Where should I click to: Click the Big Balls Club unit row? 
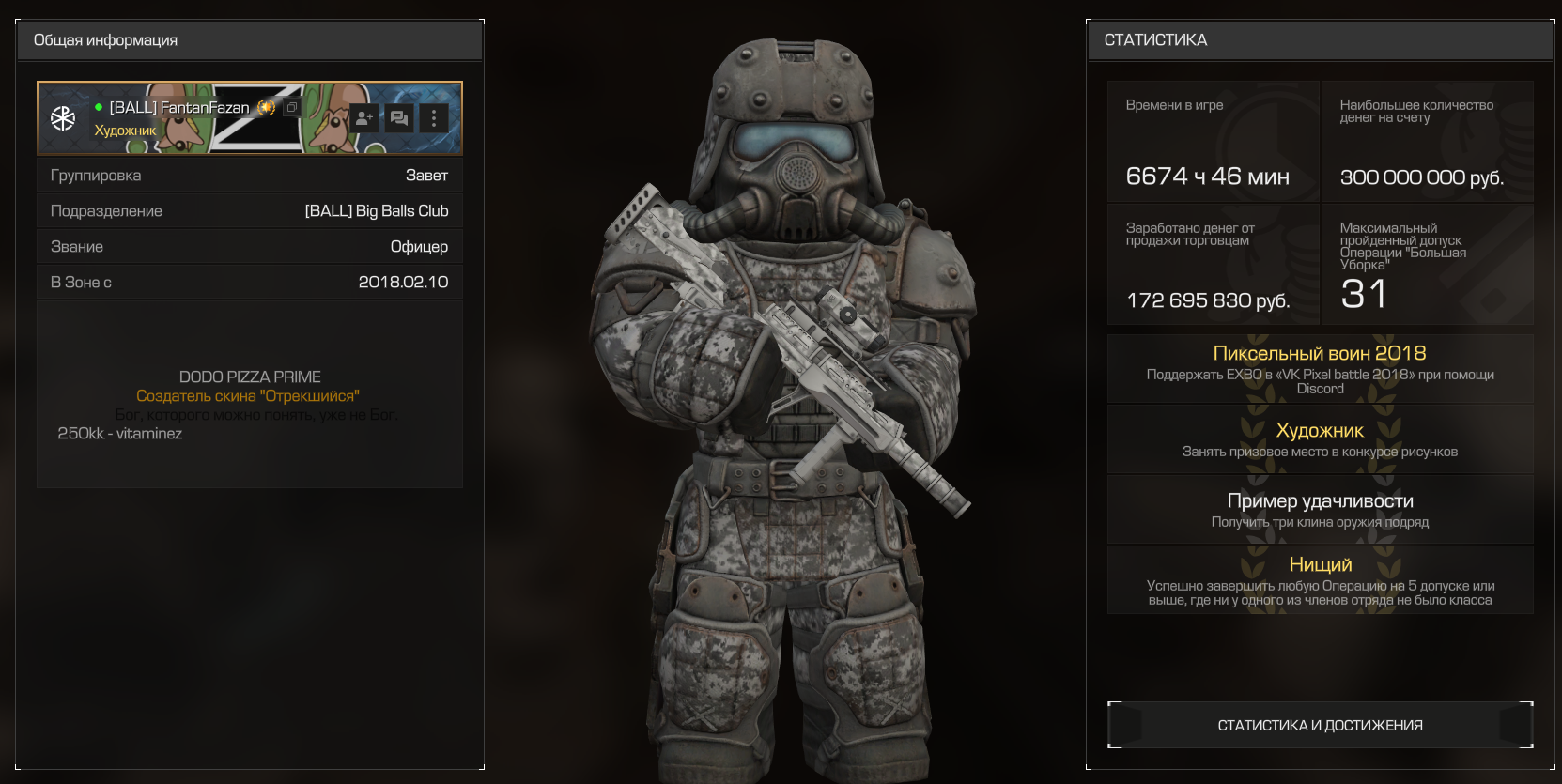tap(249, 211)
